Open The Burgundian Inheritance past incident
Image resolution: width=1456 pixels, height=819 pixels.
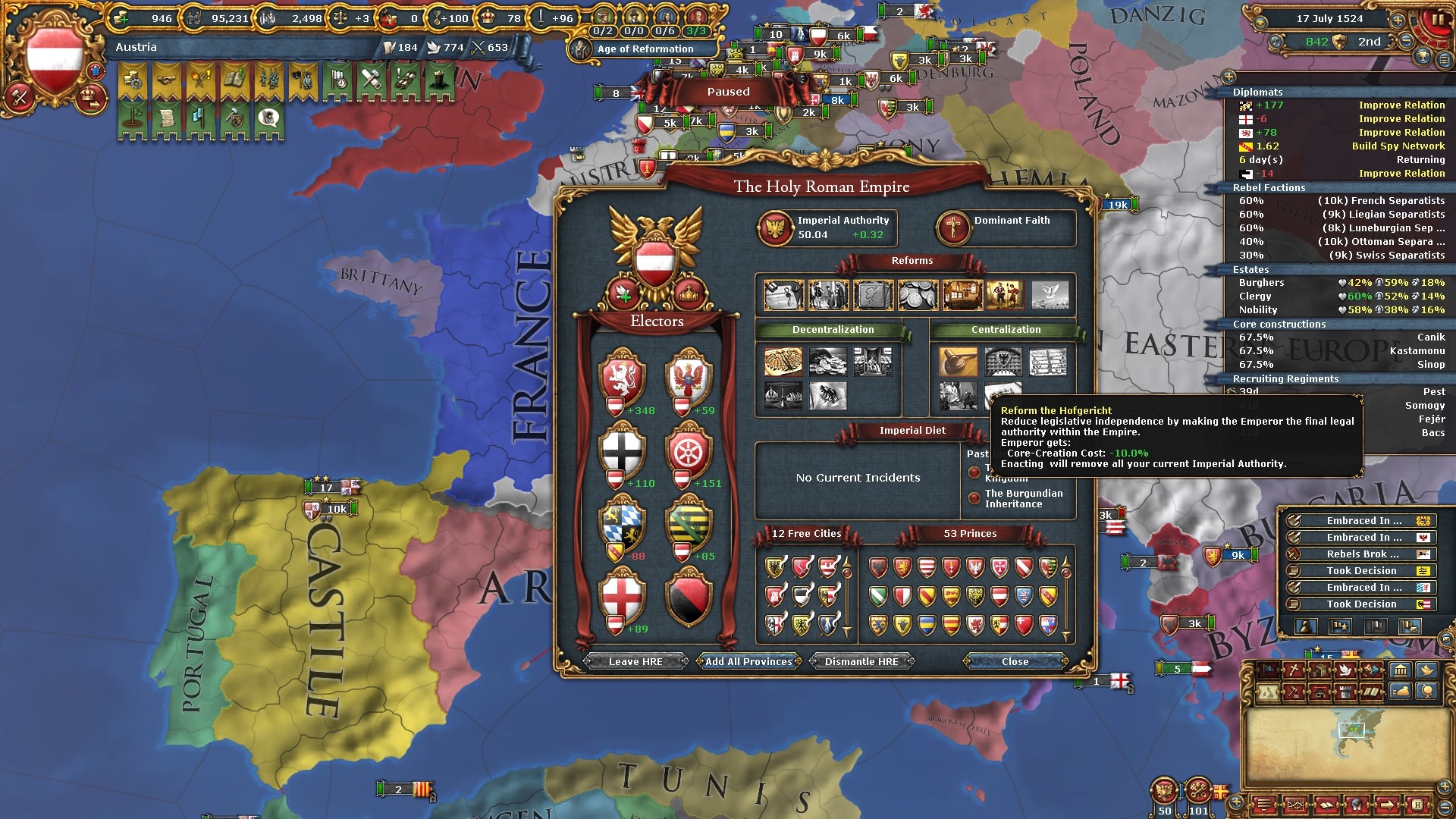[x=1023, y=498]
